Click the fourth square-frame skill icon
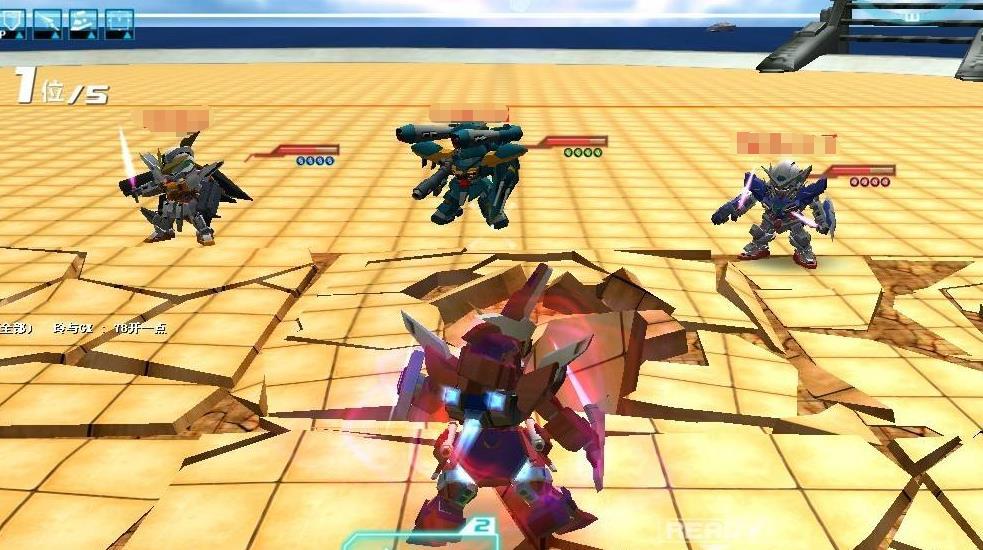 (119, 23)
